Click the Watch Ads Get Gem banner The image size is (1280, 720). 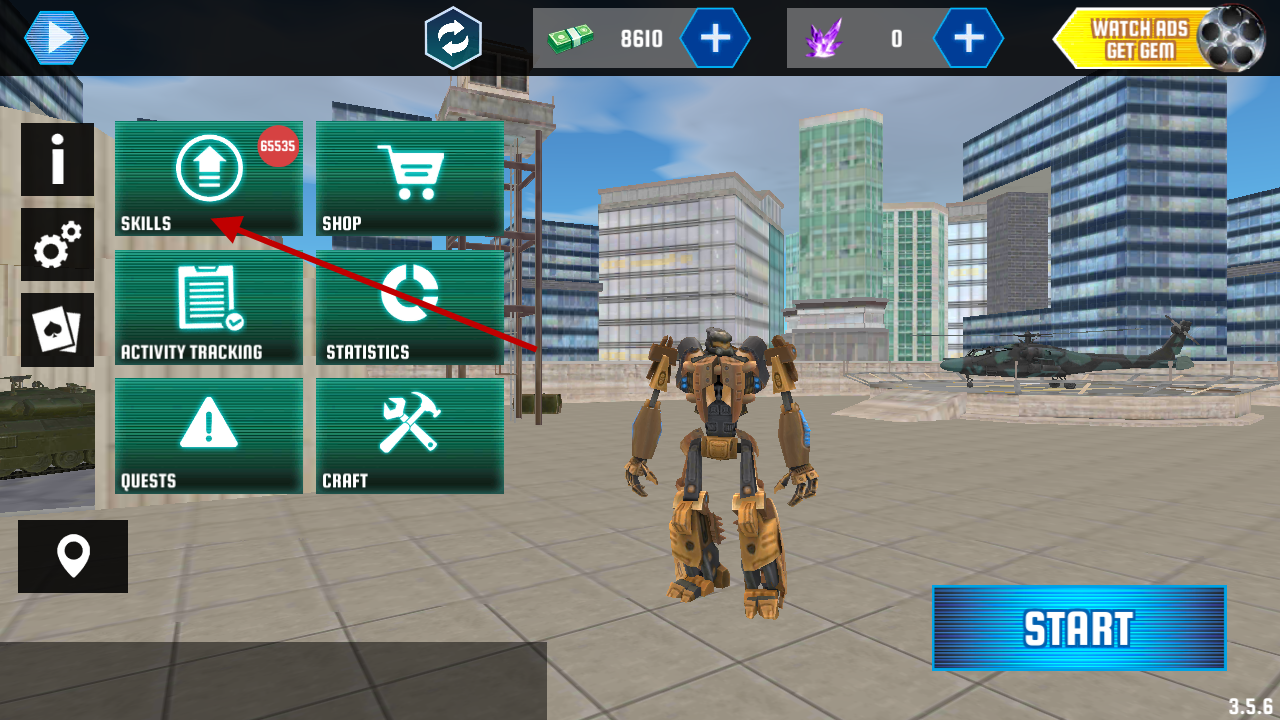coord(1150,39)
